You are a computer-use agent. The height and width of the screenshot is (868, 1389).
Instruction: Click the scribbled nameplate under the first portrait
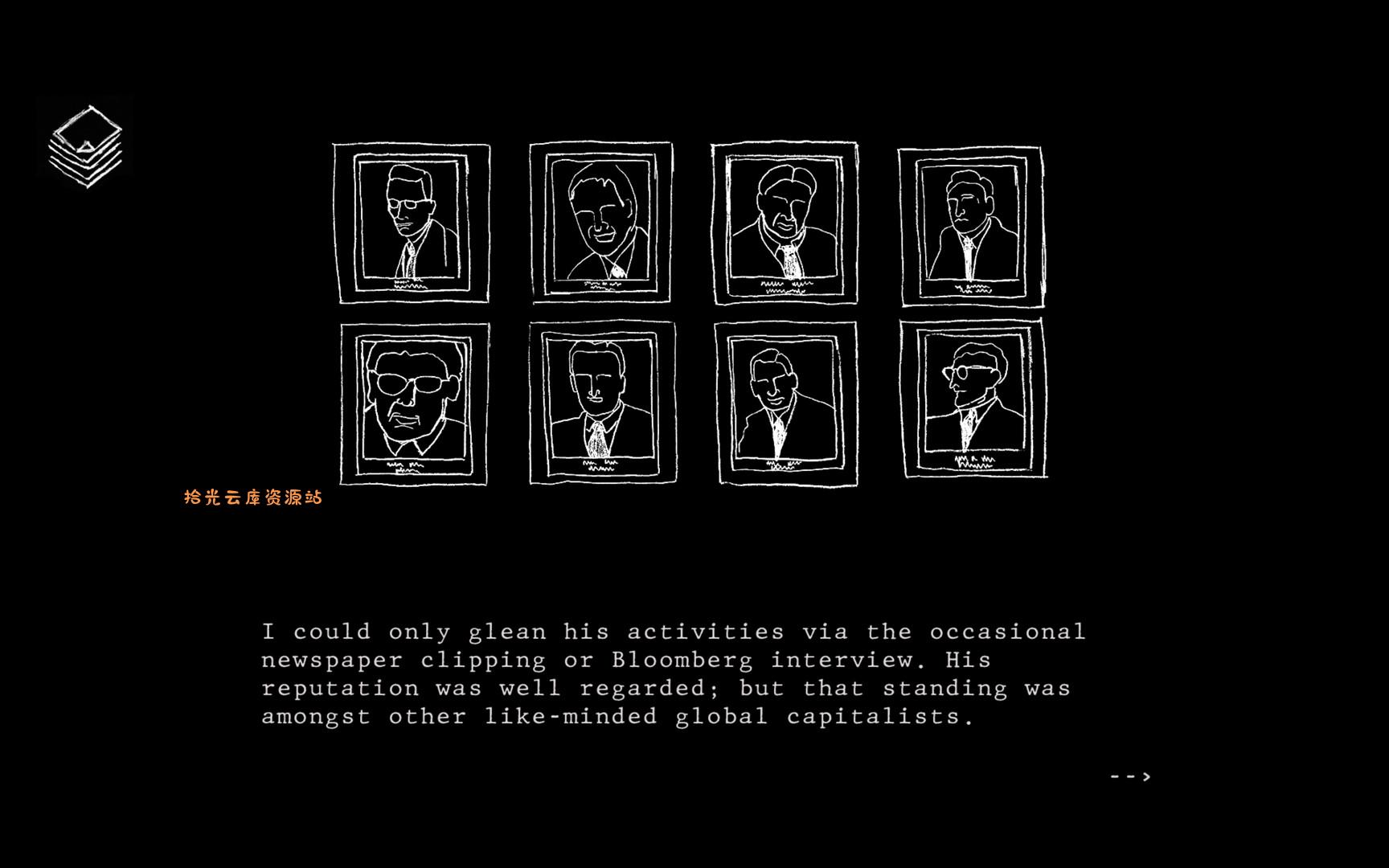[x=410, y=285]
